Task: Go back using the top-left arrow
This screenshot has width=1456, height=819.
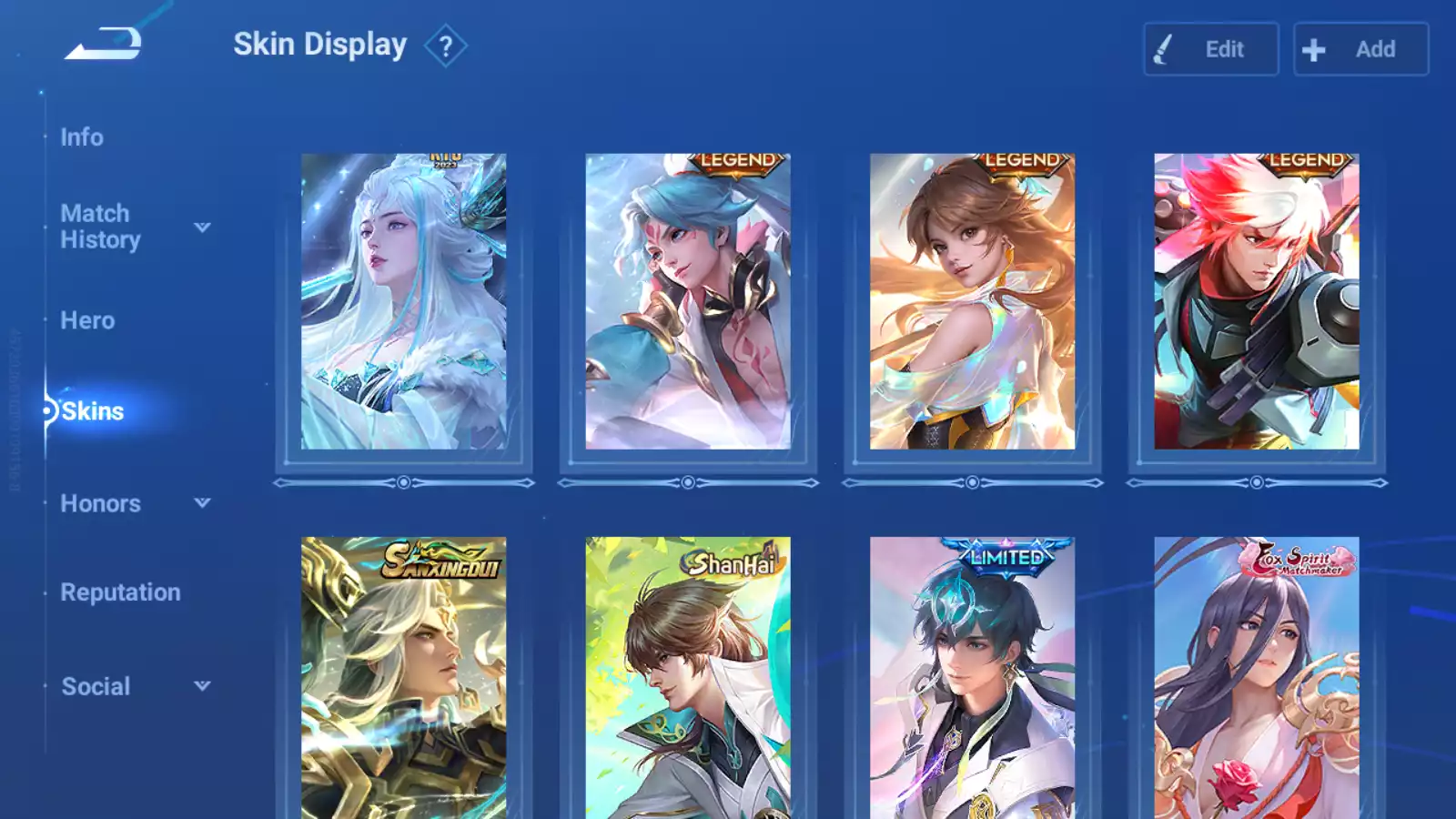Action: pyautogui.click(x=103, y=44)
